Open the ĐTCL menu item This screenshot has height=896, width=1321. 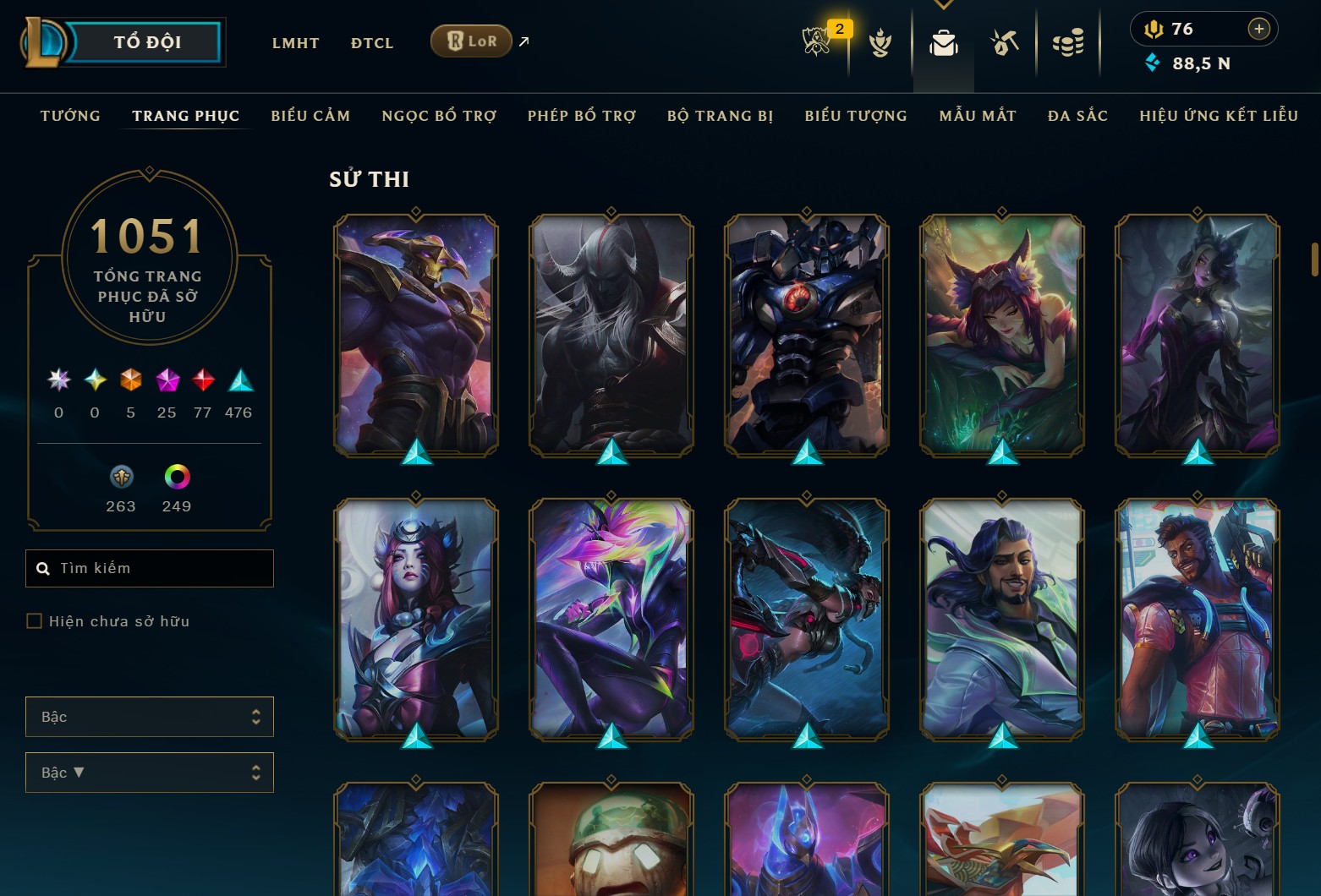[x=371, y=43]
